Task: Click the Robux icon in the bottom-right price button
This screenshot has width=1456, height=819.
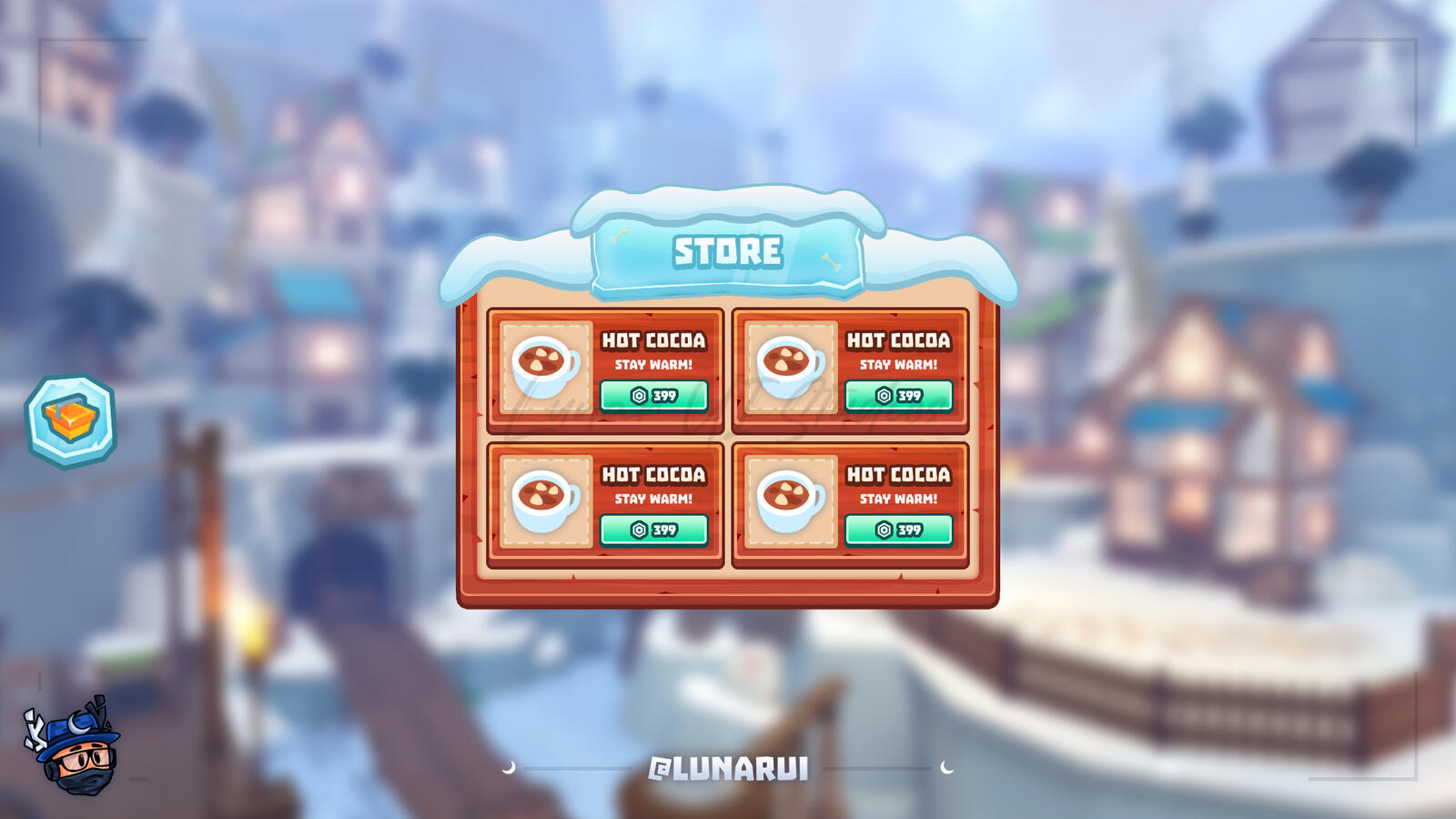Action: [x=882, y=528]
